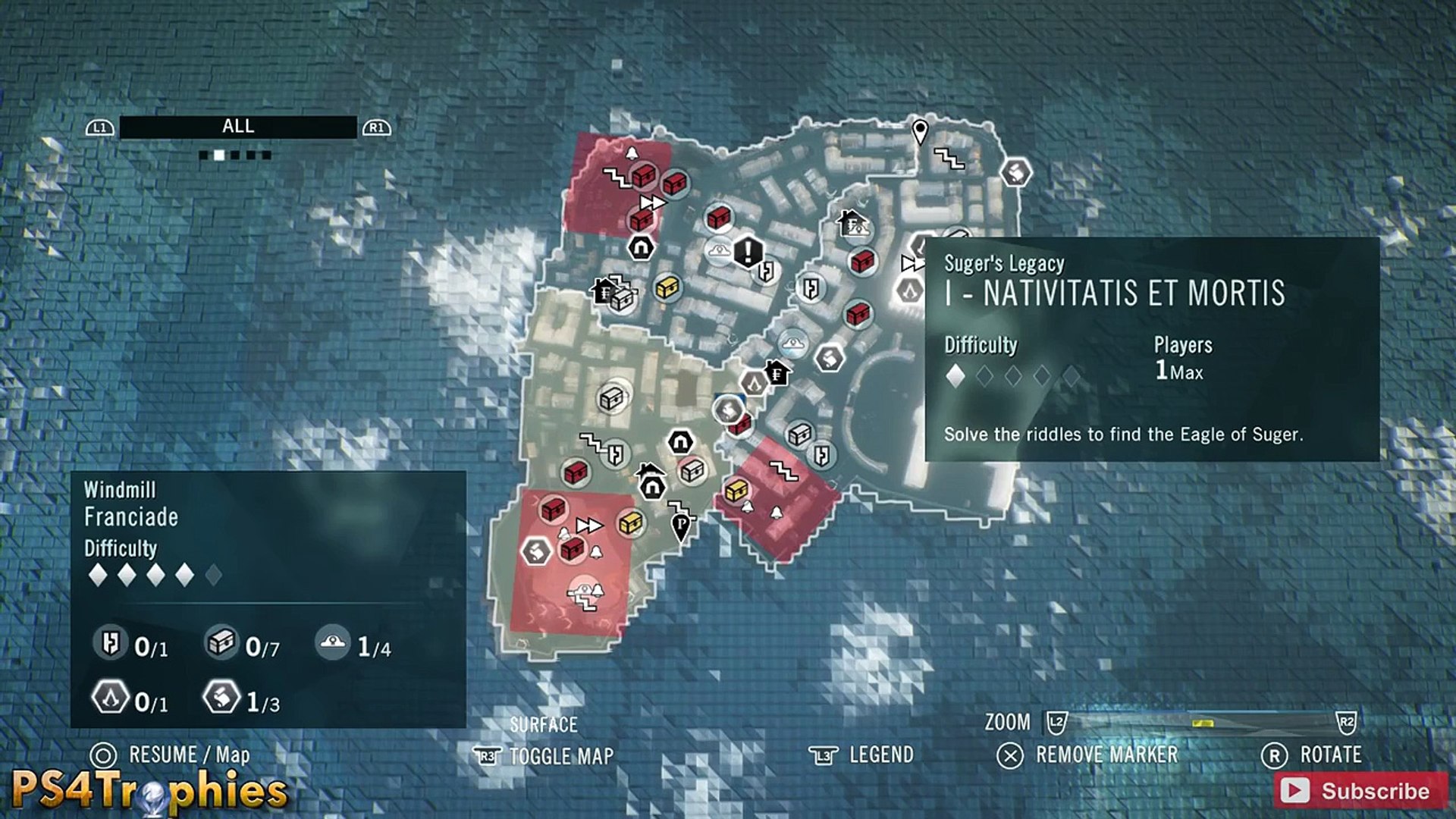Click the white waypoint pin marker
This screenshot has height=819, width=1456.
pos(920,131)
